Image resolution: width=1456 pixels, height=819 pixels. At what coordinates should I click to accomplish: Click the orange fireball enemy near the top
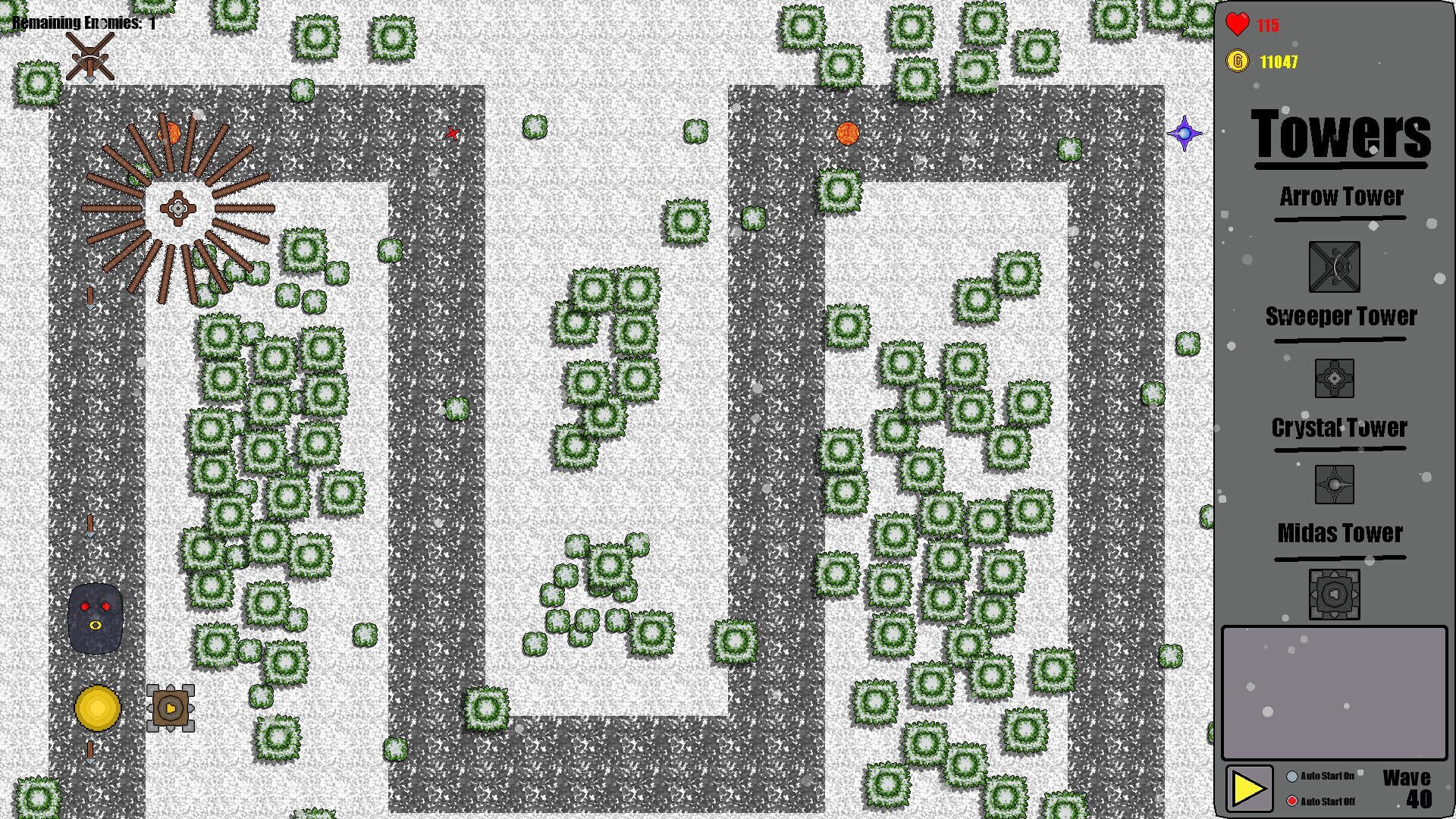(847, 133)
